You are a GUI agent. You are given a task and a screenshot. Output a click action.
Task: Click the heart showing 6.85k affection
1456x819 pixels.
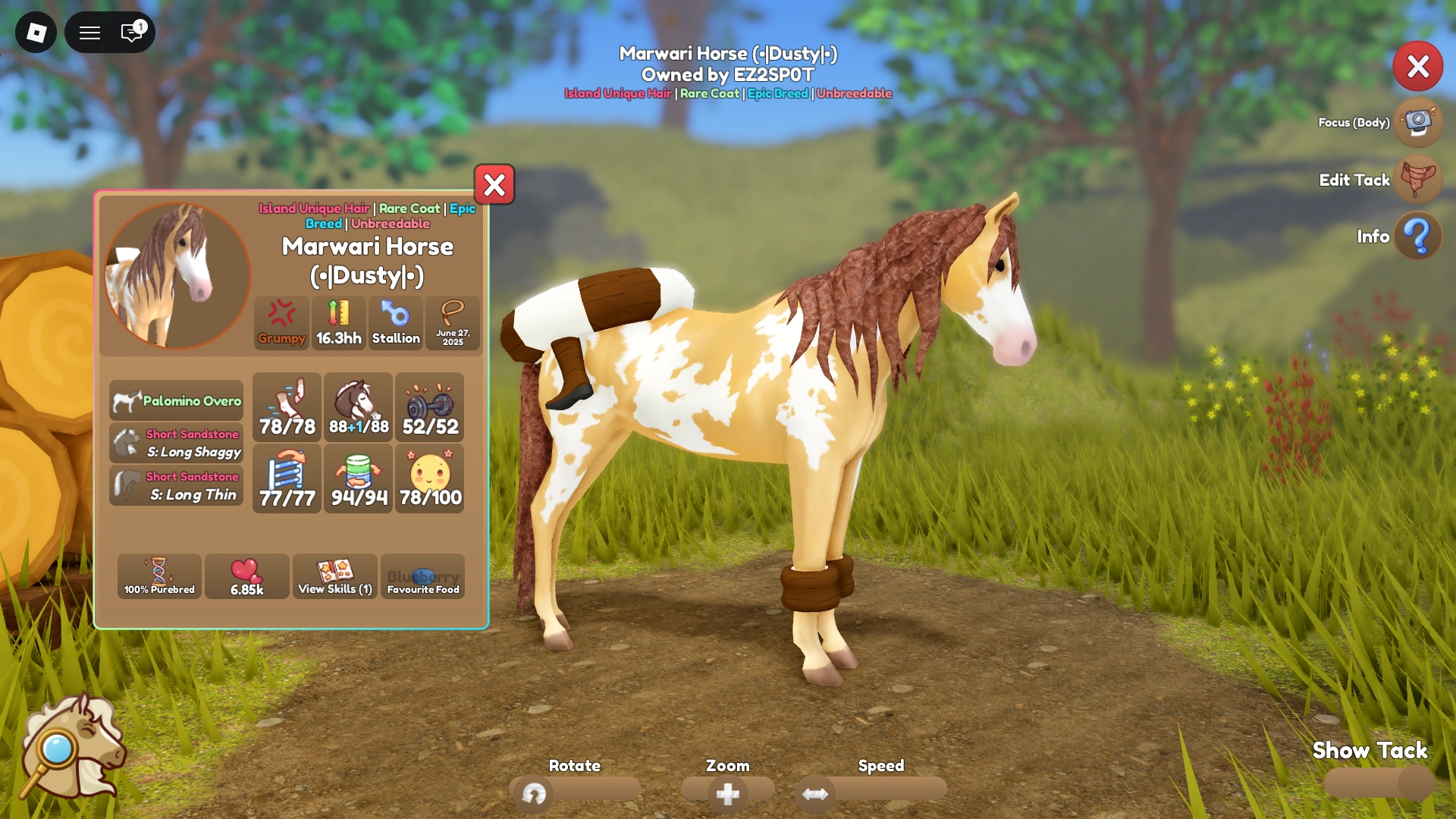pos(246,576)
